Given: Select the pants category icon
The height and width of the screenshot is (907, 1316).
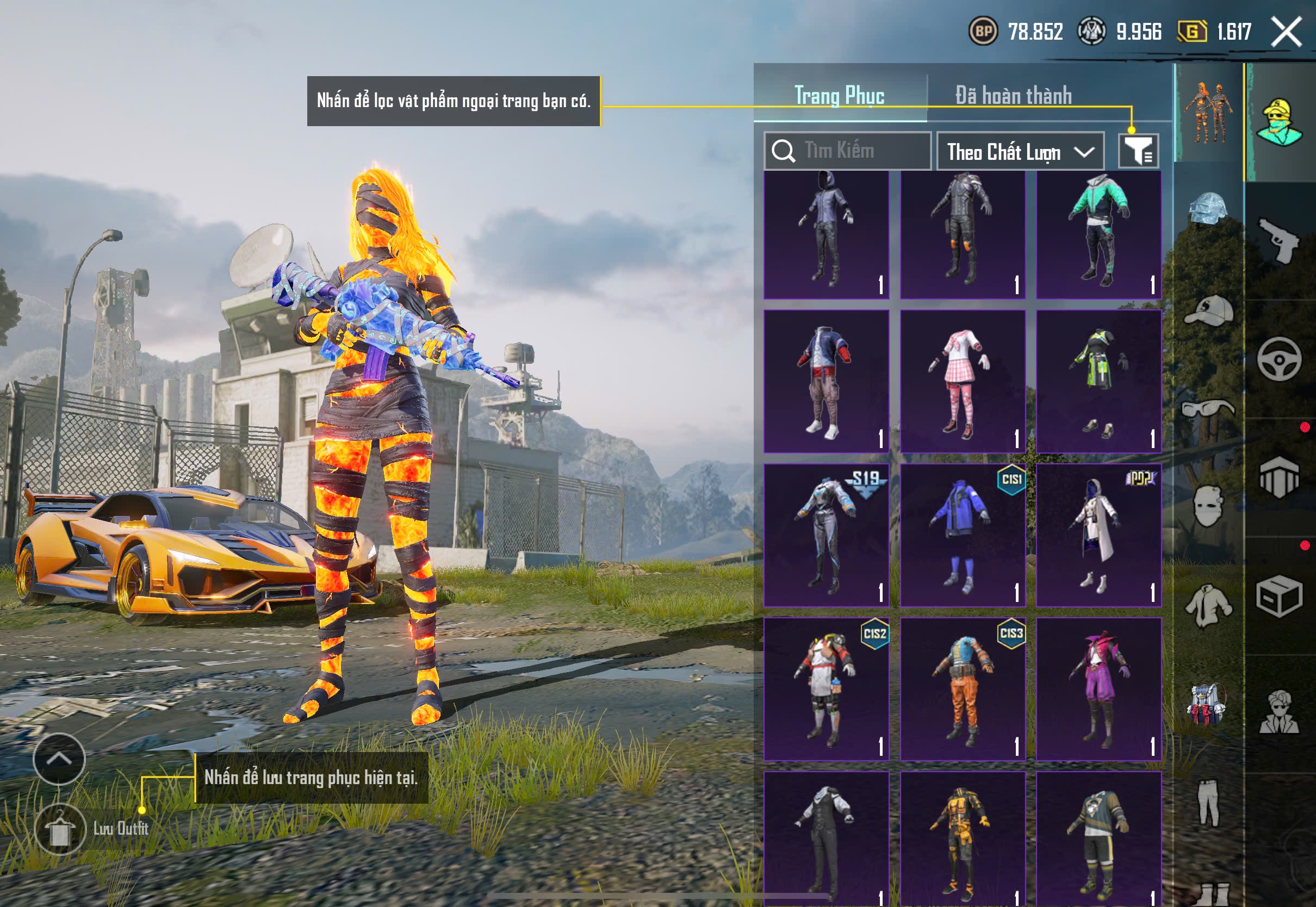Looking at the screenshot, I should pyautogui.click(x=1208, y=803).
